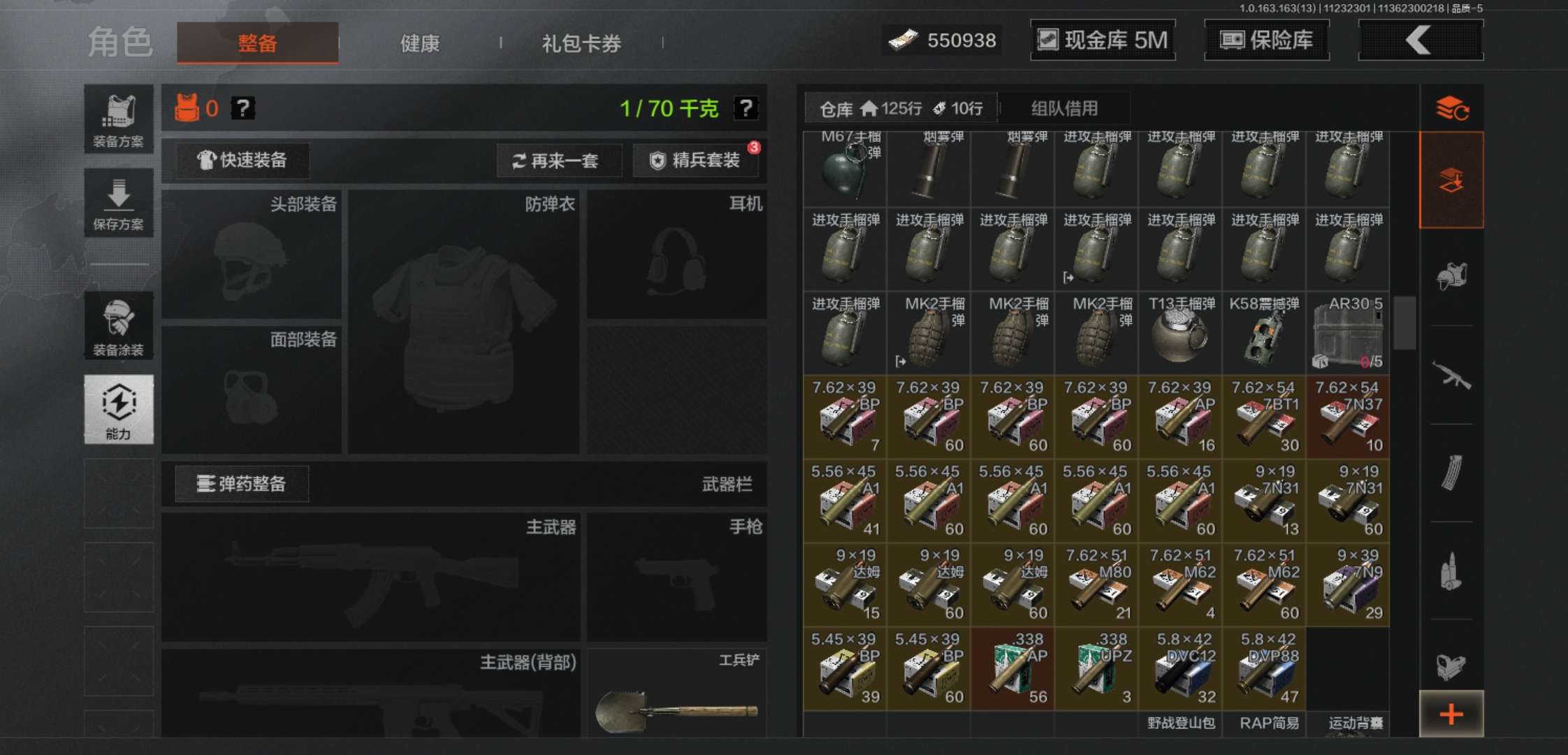Open the 保险库 vault
Screen dimensions: 1568x755
(x=1266, y=40)
